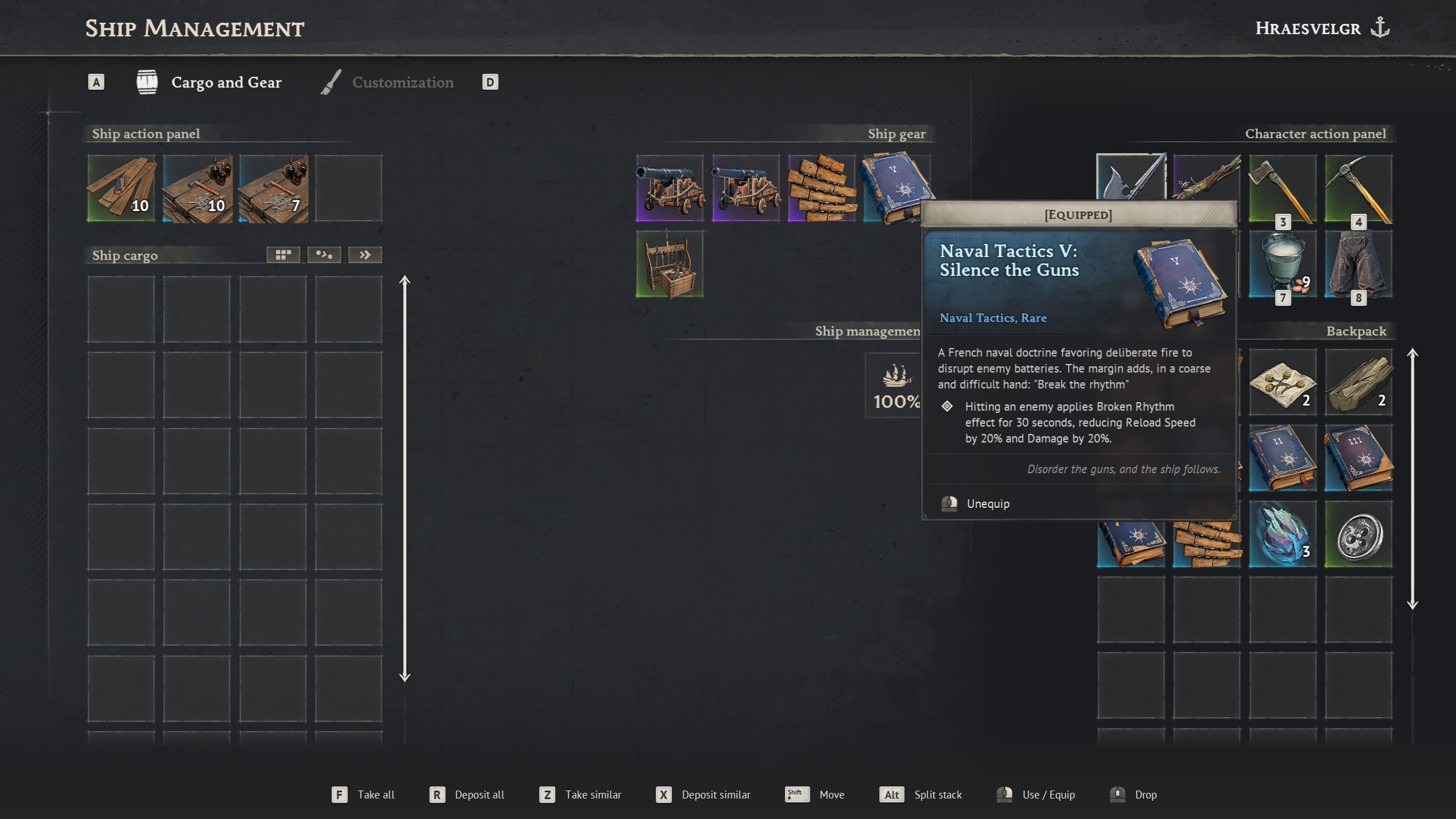
Task: Select the weapon rack item in Ship gear
Action: point(670,263)
